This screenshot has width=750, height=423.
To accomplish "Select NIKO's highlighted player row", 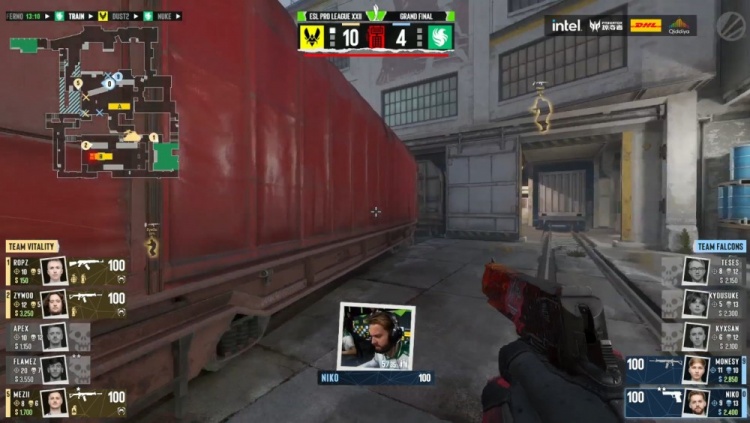I will click(687, 402).
